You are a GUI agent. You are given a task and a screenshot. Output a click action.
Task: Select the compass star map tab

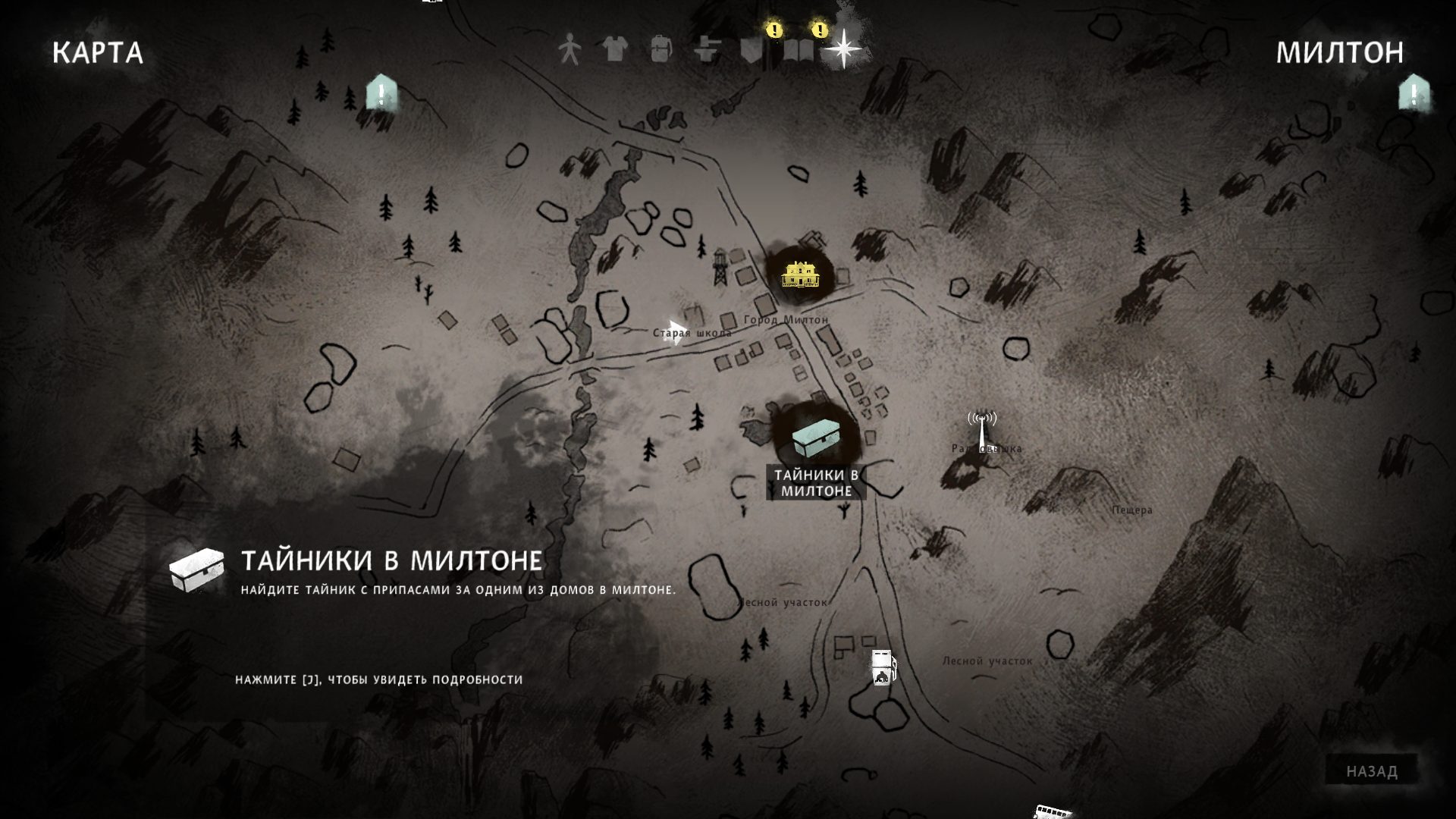(843, 50)
